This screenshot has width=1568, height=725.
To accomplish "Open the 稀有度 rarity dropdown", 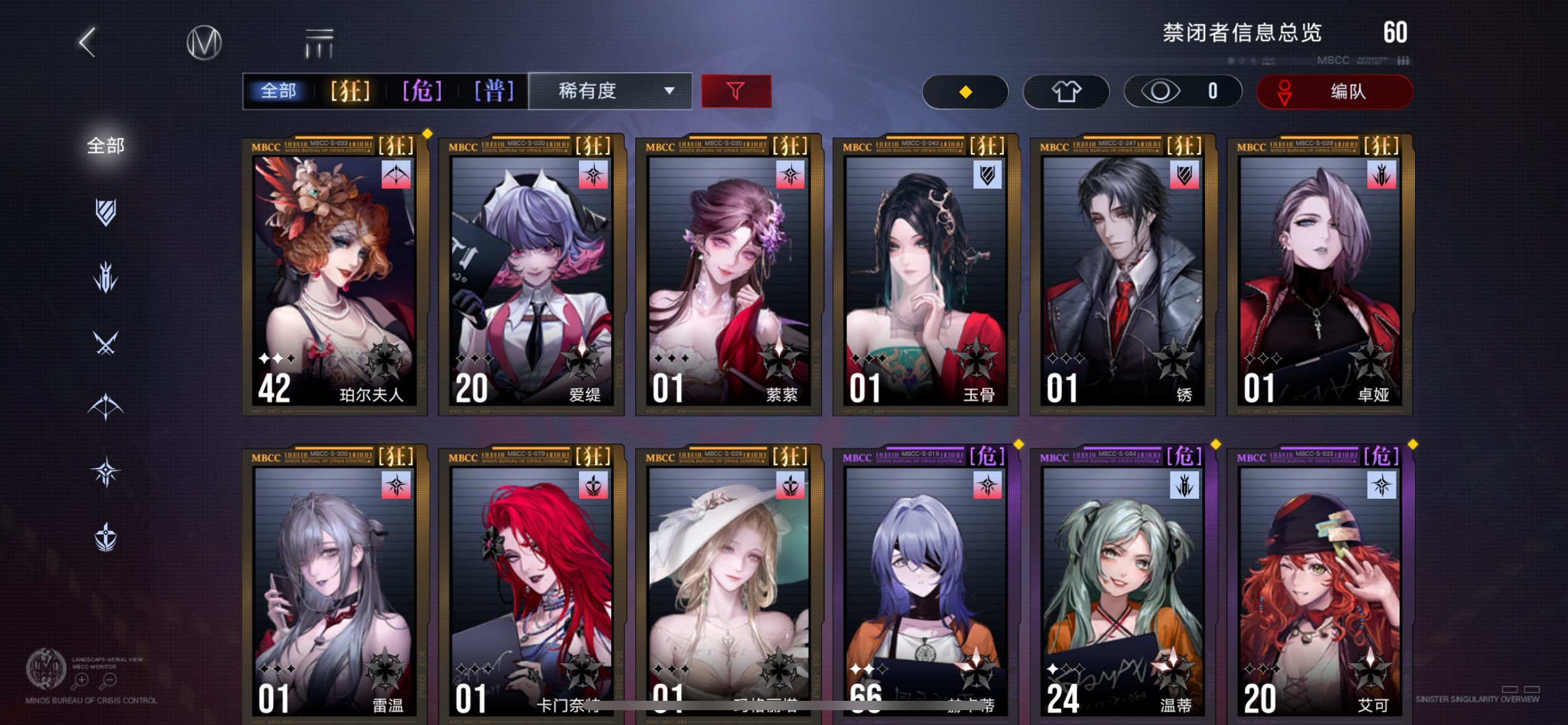I will tap(609, 91).
